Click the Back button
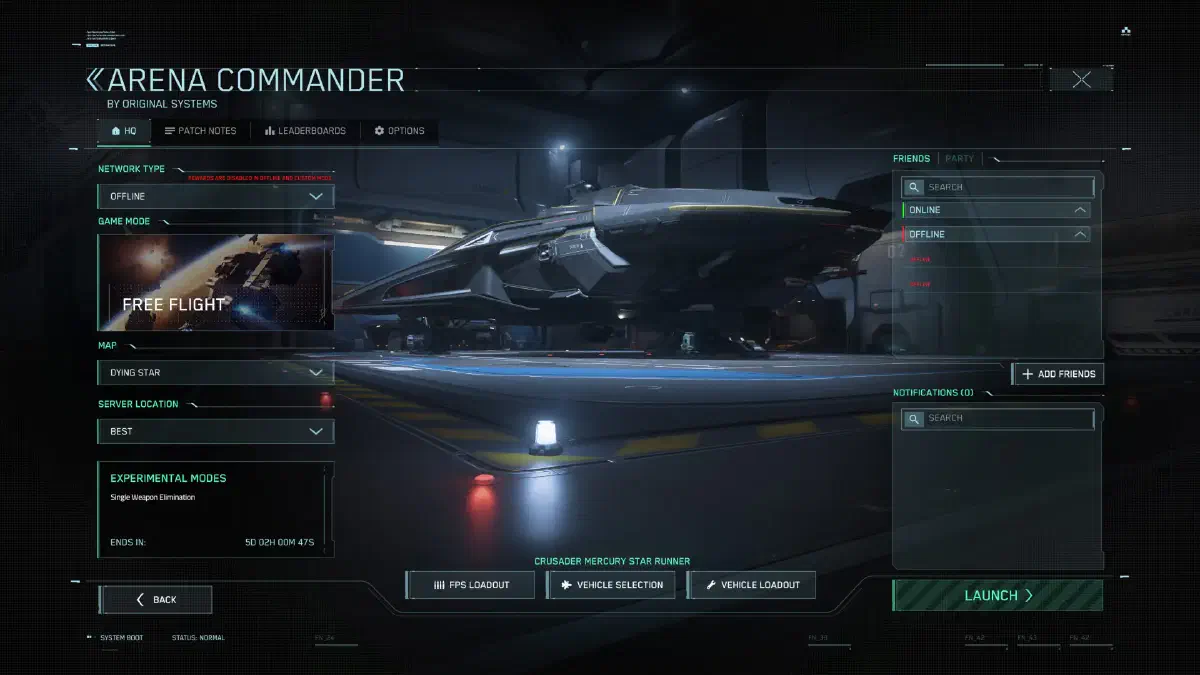 tap(155, 599)
